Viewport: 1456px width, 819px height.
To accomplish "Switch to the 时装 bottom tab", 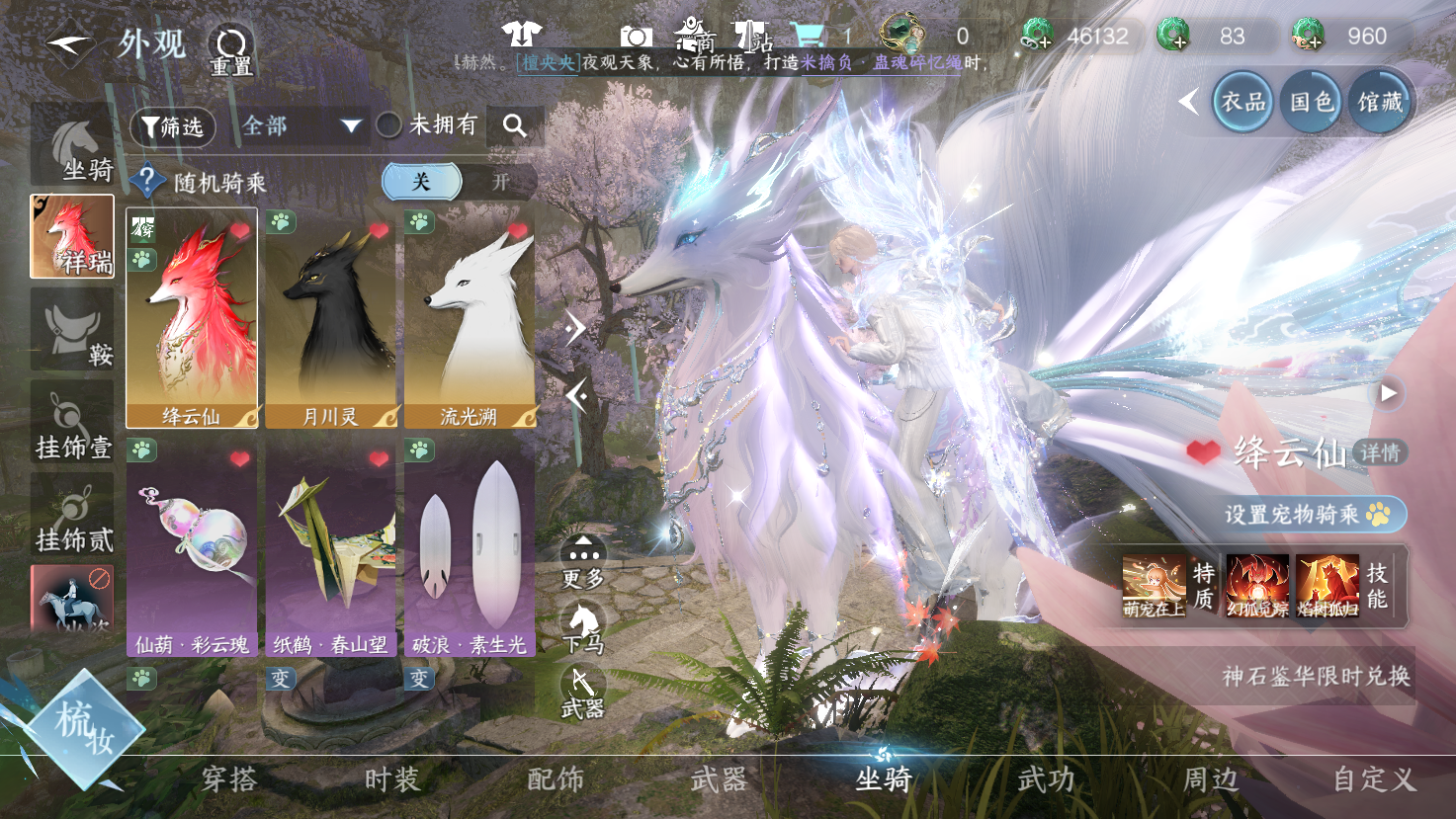I will pyautogui.click(x=391, y=779).
